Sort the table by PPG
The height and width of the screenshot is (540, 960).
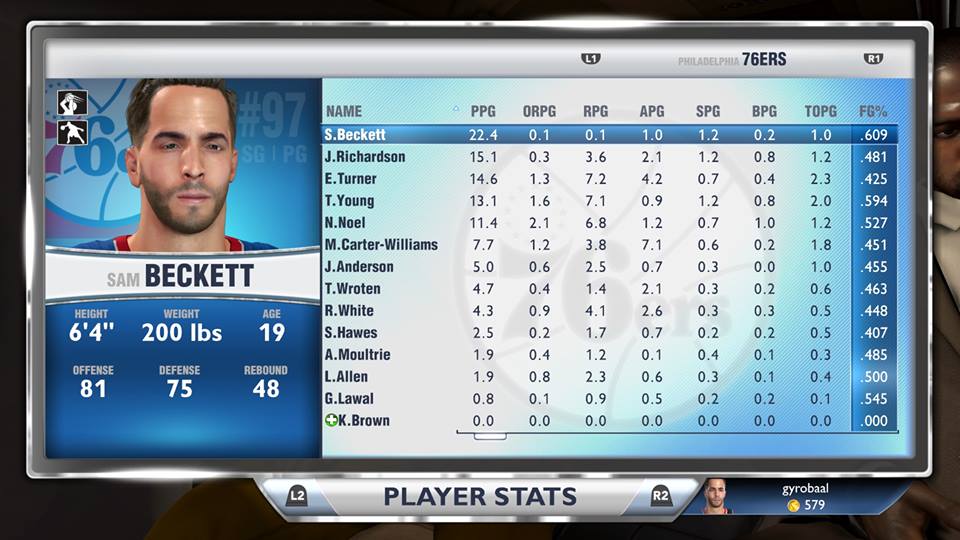pyautogui.click(x=483, y=111)
